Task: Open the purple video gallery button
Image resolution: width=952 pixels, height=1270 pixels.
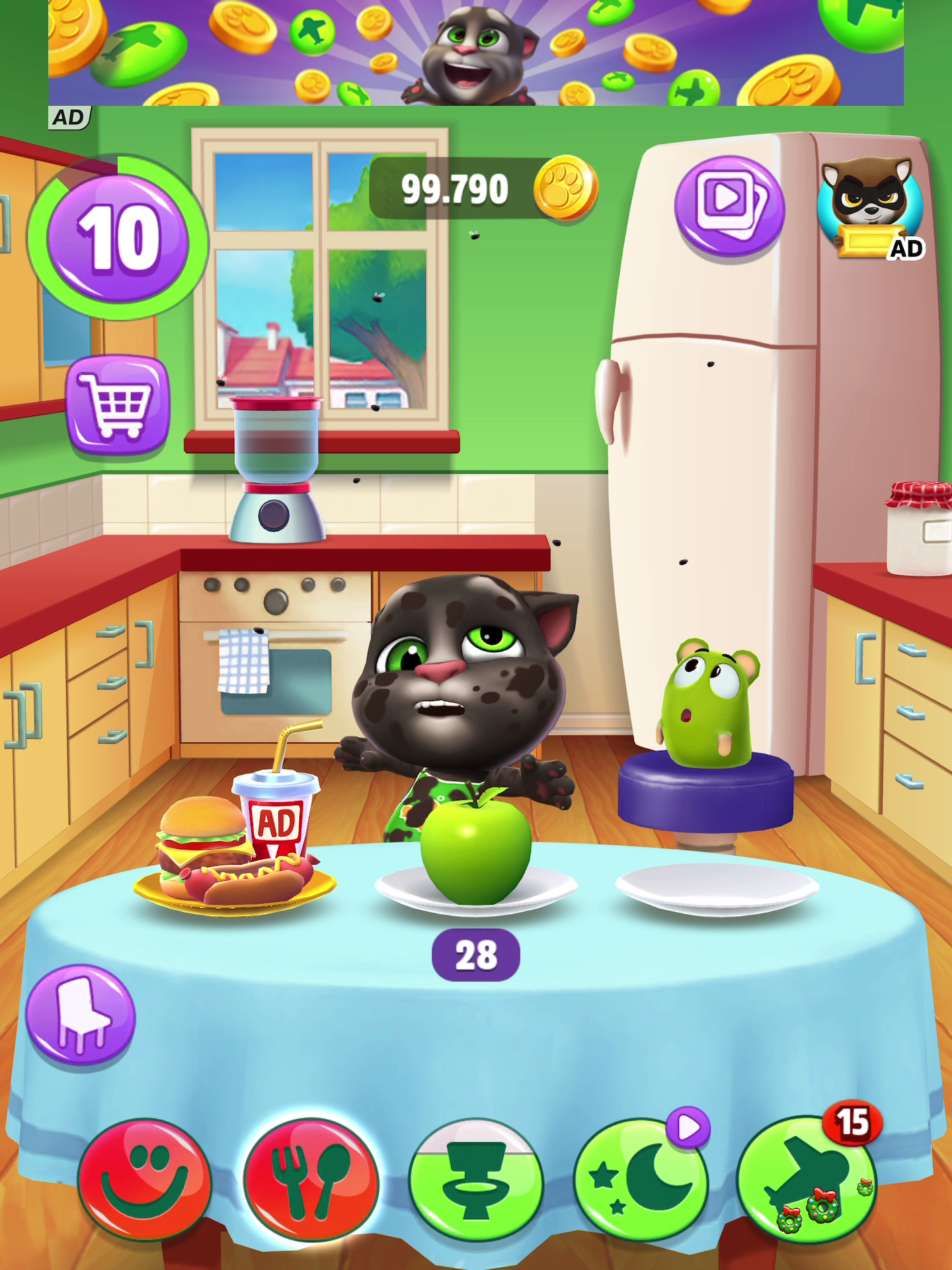Action: click(x=729, y=204)
